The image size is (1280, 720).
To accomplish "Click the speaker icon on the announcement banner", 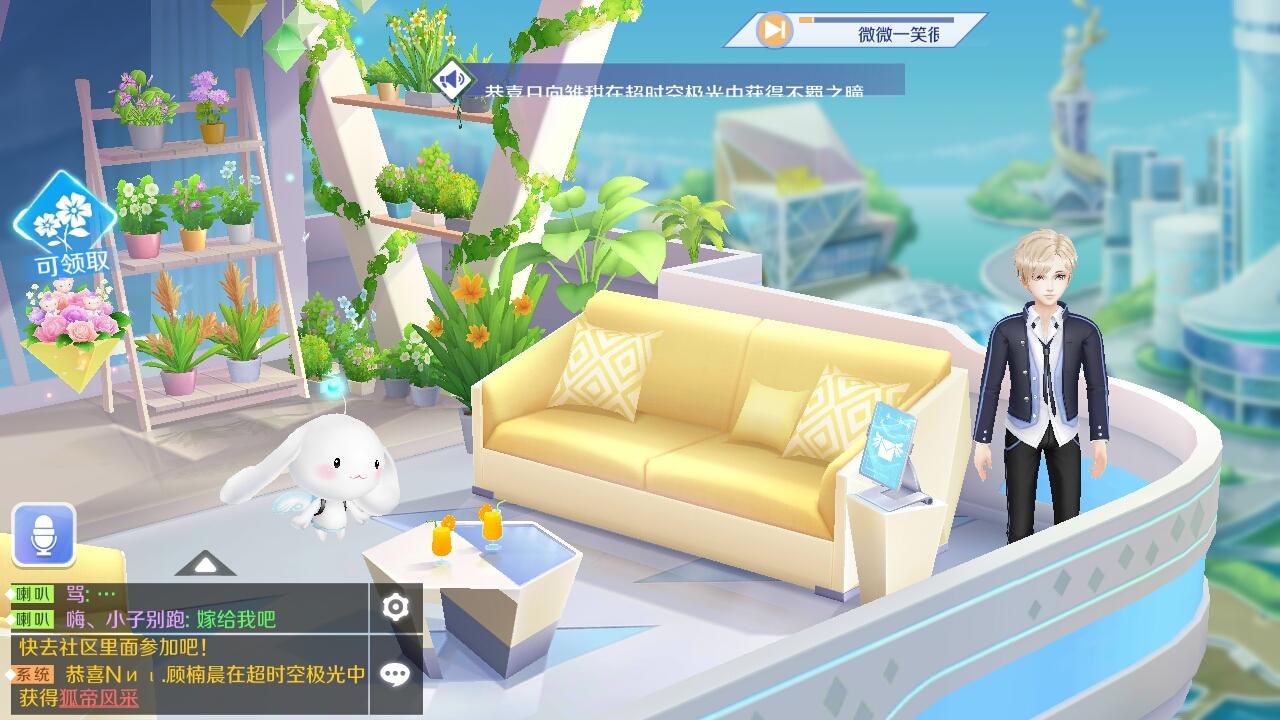I will coord(451,79).
